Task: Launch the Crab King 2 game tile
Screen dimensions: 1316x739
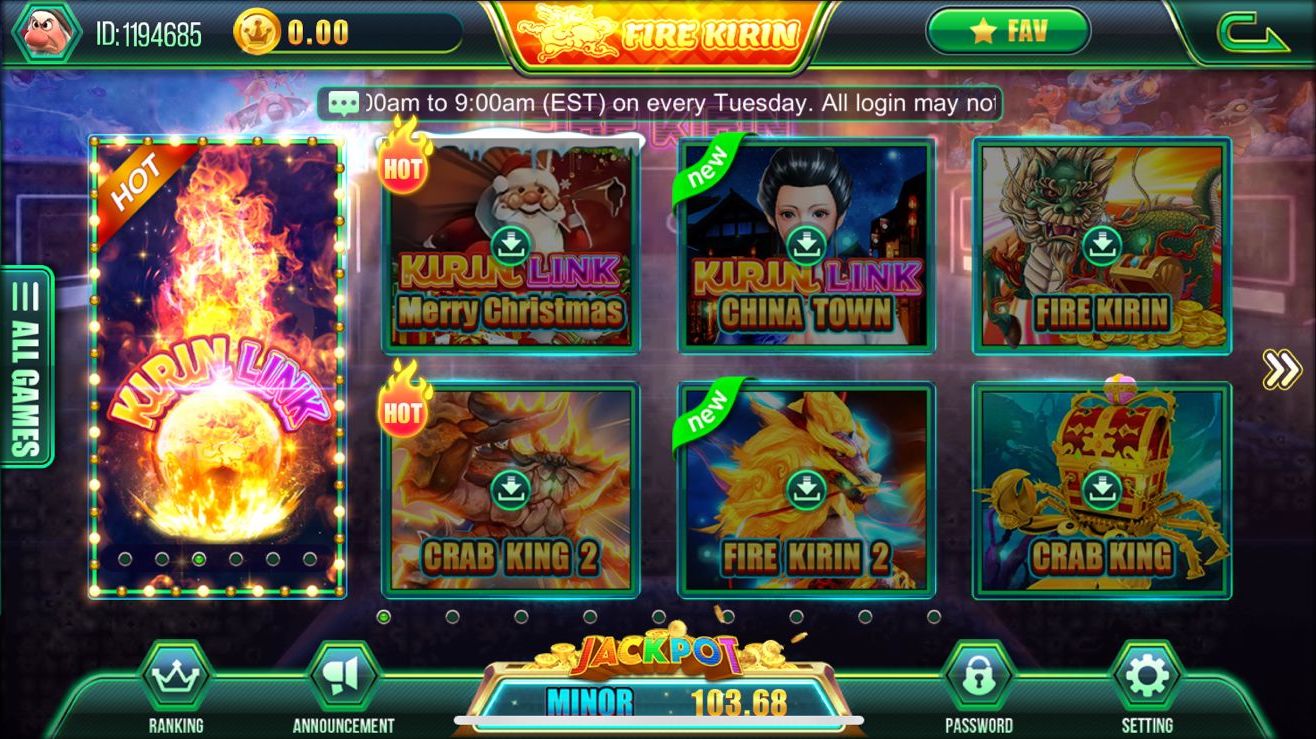Action: point(510,490)
